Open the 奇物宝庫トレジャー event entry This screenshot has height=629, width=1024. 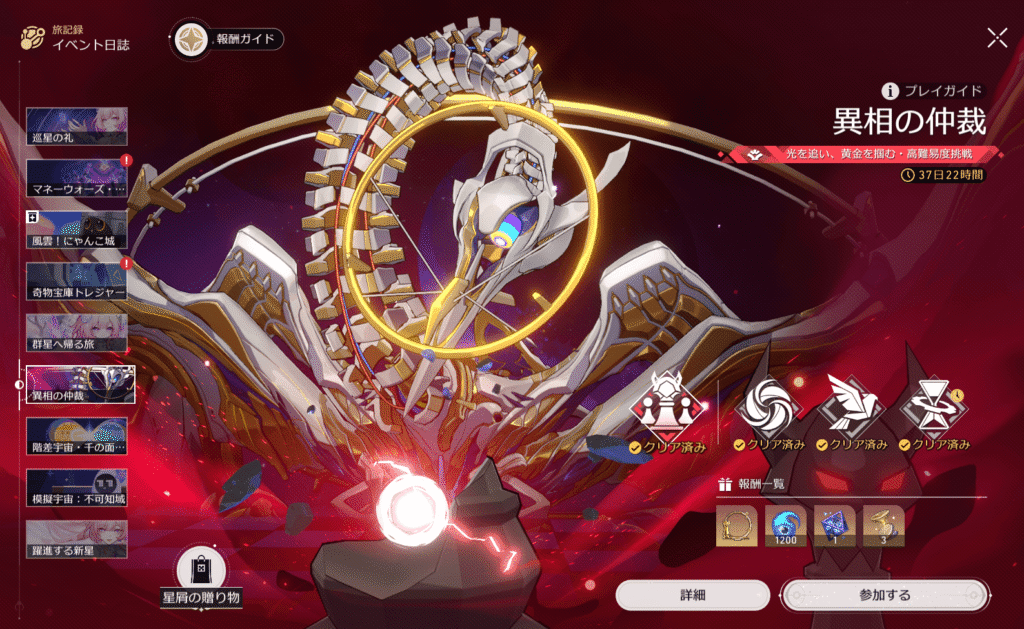coord(76,281)
